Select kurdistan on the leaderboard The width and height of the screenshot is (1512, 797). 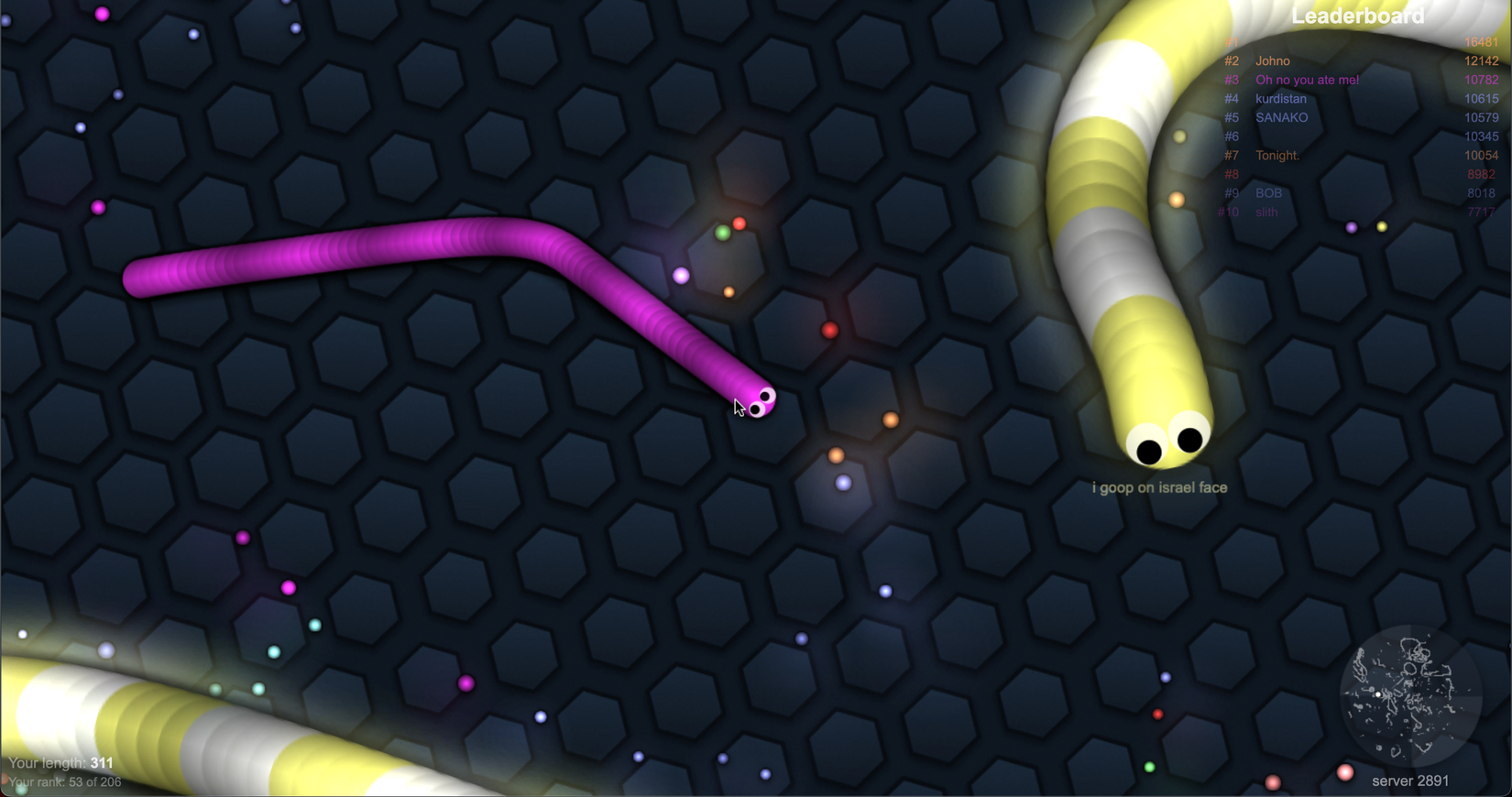[1281, 98]
